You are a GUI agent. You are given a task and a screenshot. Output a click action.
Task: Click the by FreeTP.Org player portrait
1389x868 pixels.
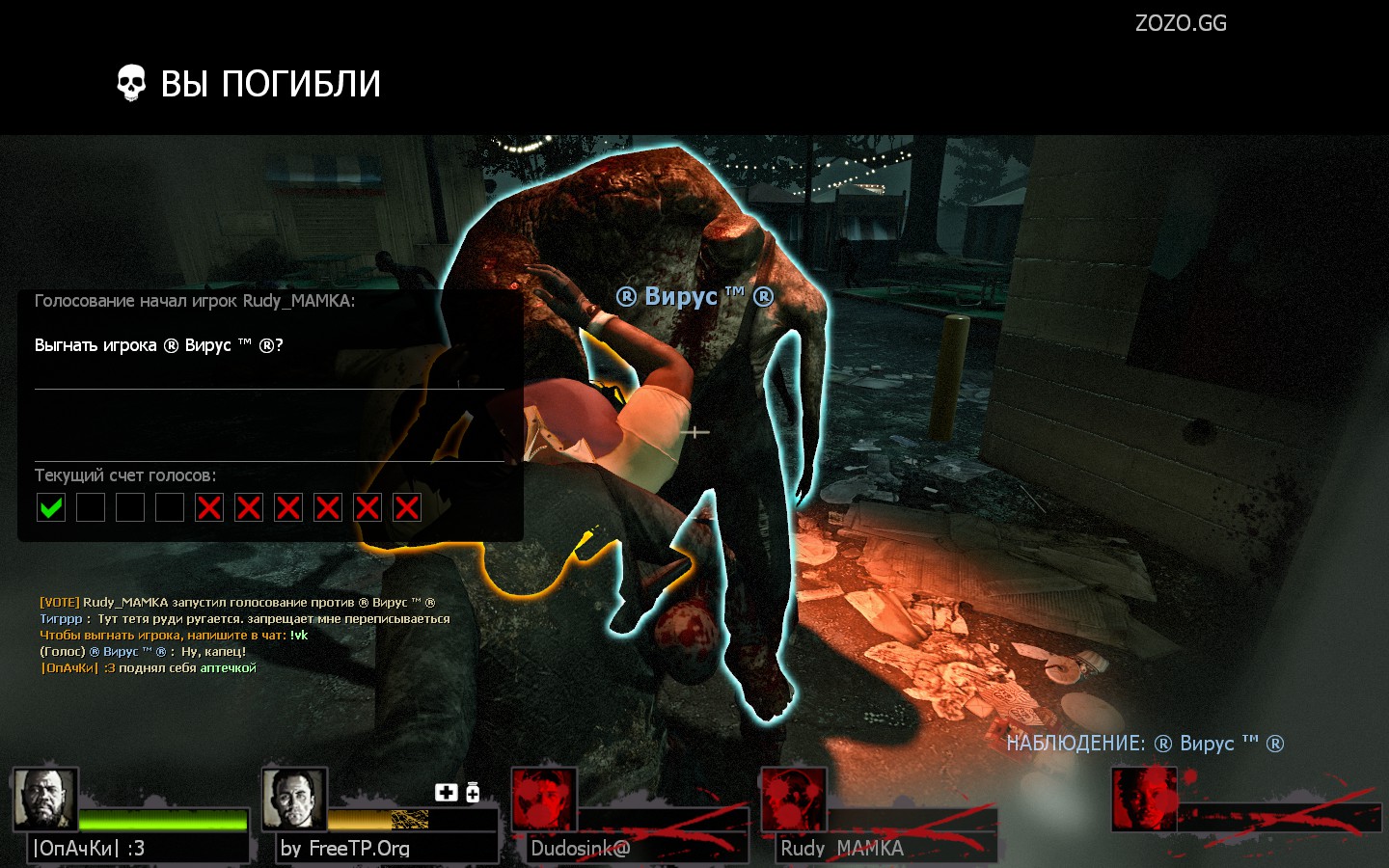pyautogui.click(x=294, y=800)
